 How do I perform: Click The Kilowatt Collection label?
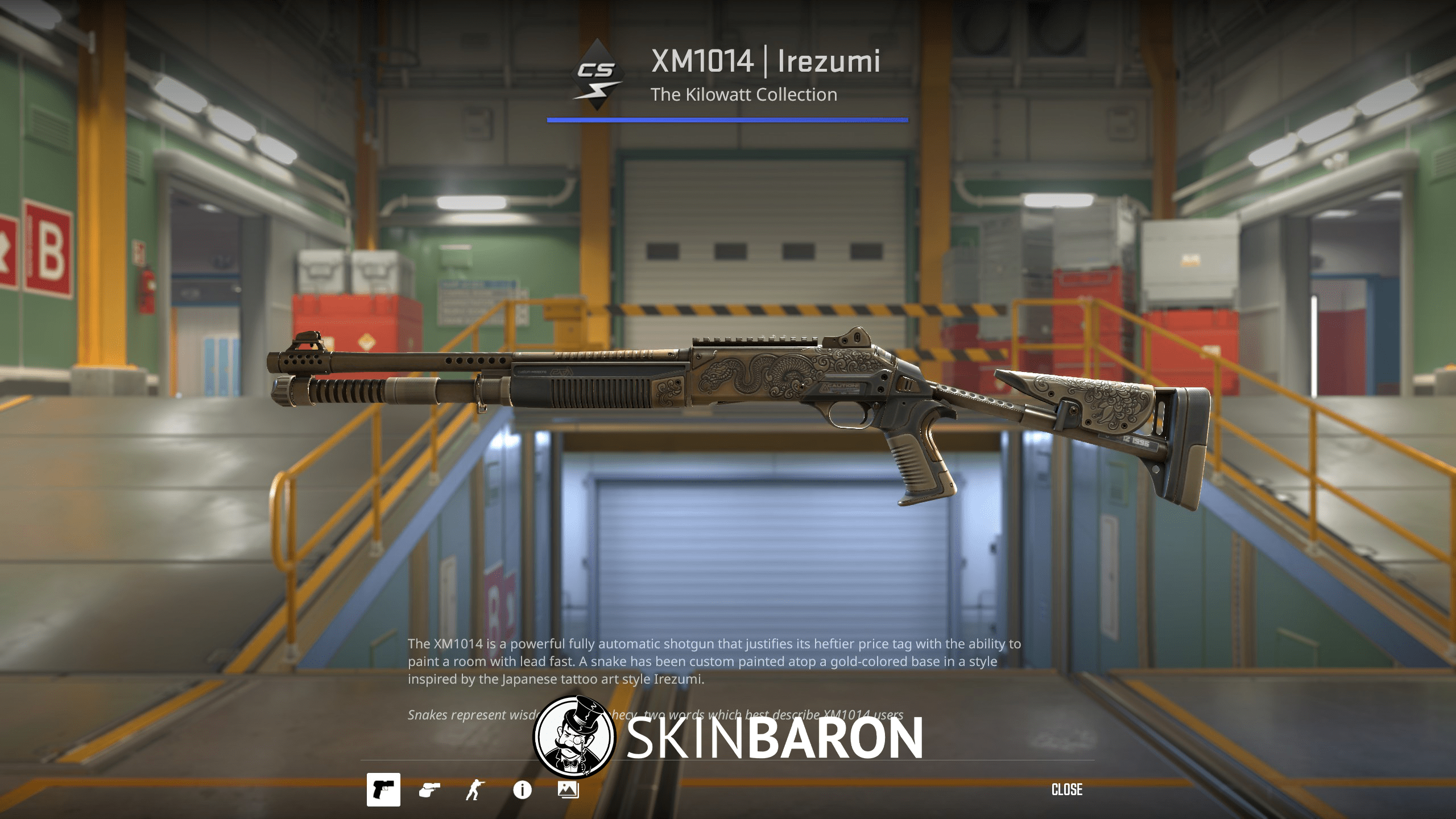coord(745,94)
